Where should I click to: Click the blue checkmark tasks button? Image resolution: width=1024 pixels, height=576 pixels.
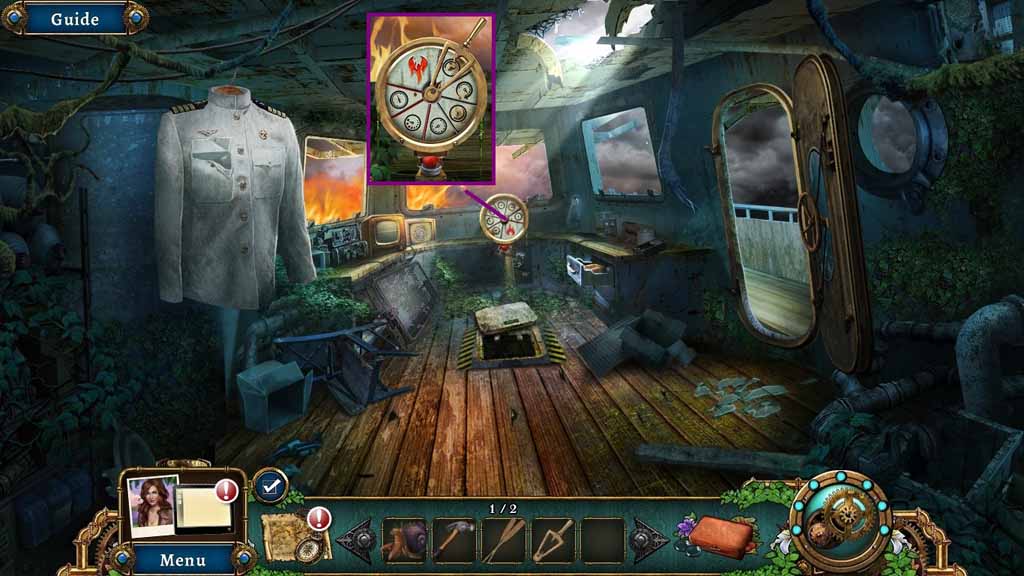point(269,486)
